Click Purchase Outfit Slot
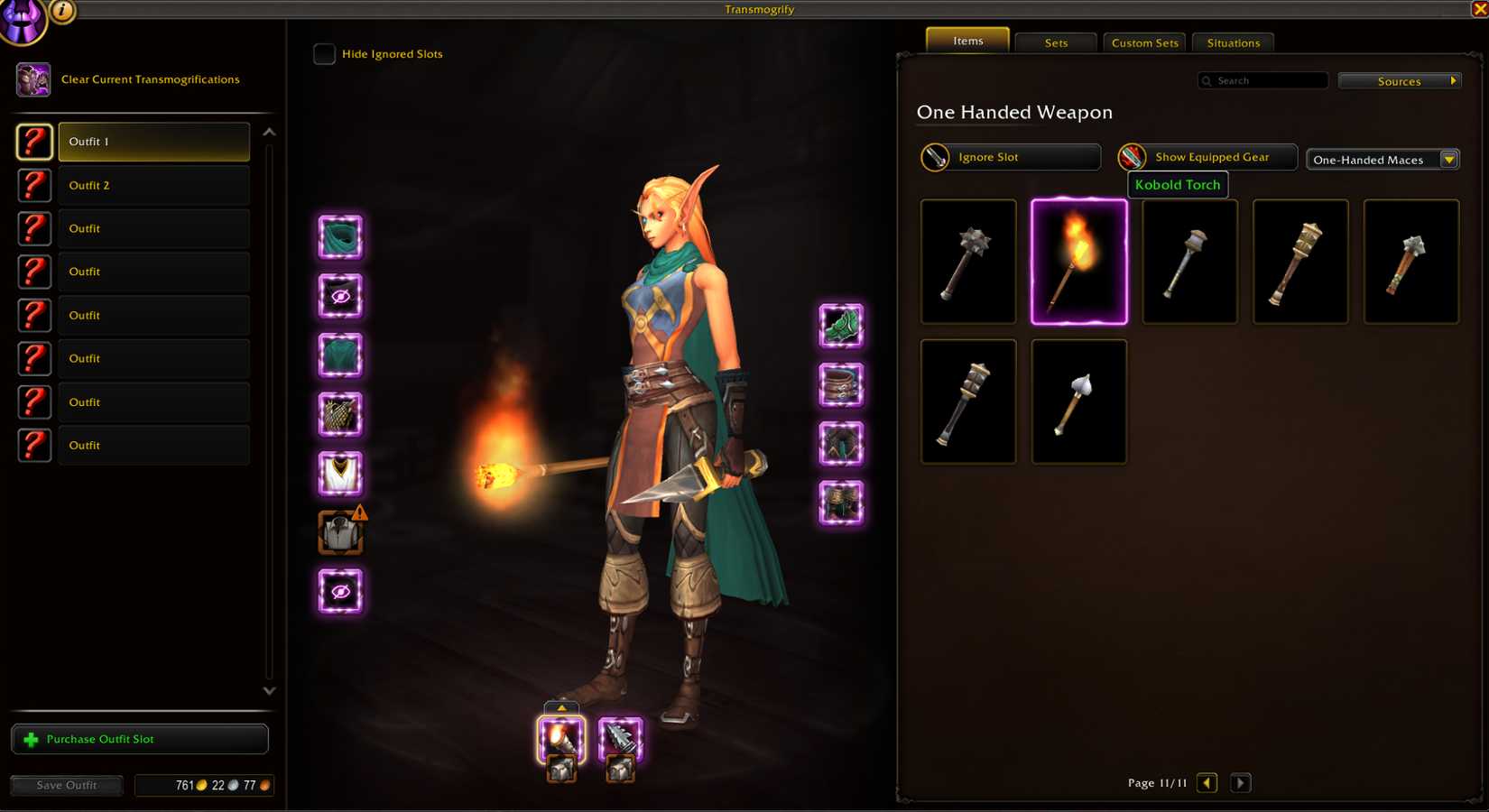 pos(139,739)
